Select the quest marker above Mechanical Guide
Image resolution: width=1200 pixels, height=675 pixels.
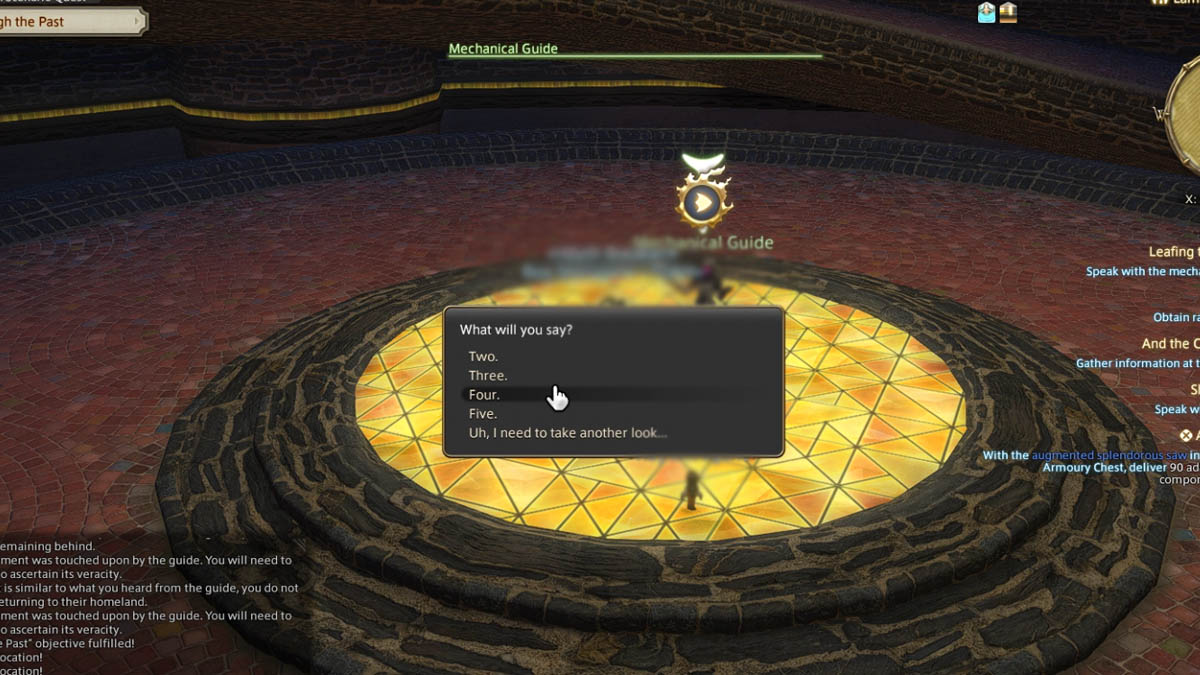pos(703,203)
